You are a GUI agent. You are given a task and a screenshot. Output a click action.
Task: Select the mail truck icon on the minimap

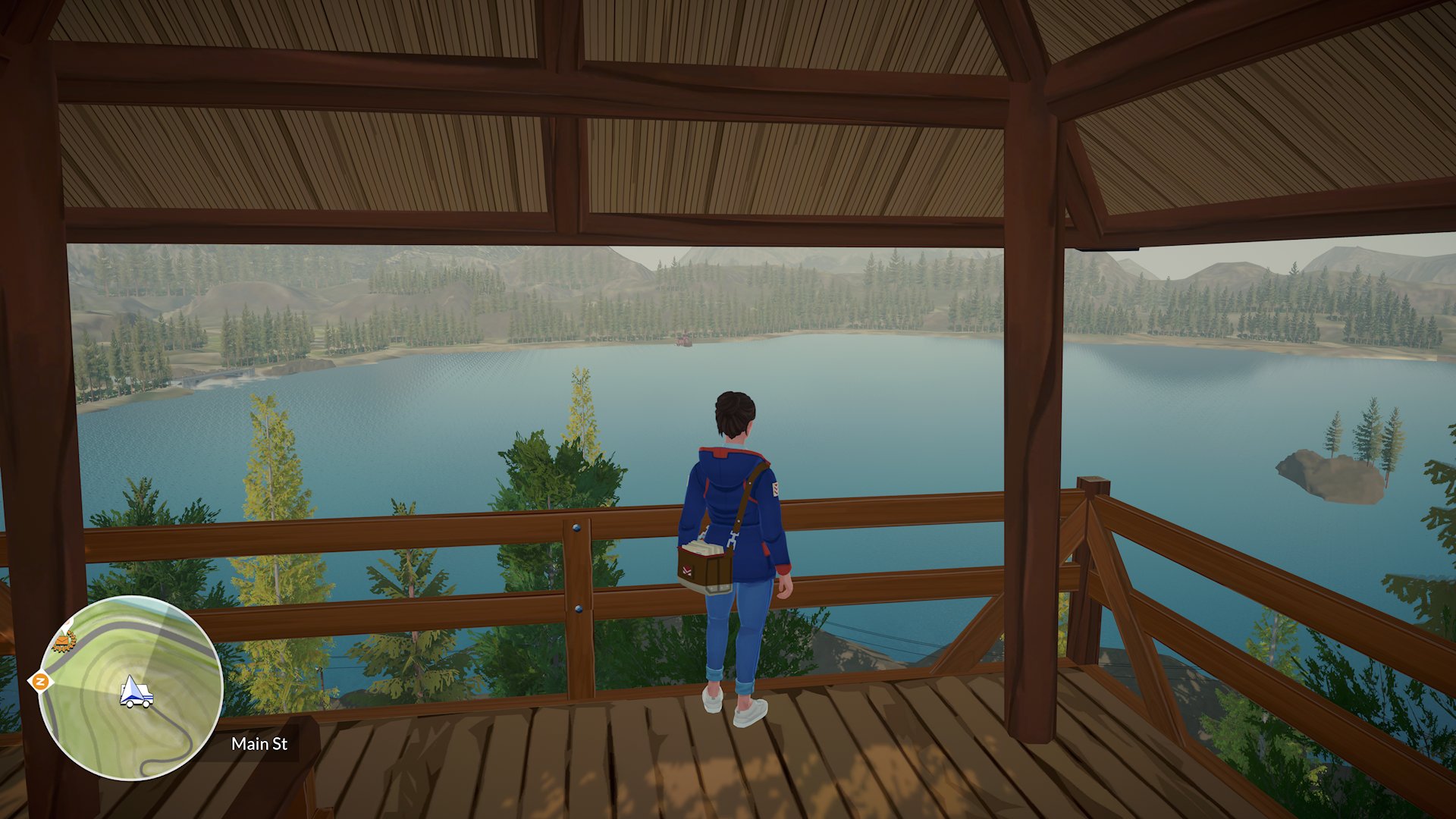(135, 695)
